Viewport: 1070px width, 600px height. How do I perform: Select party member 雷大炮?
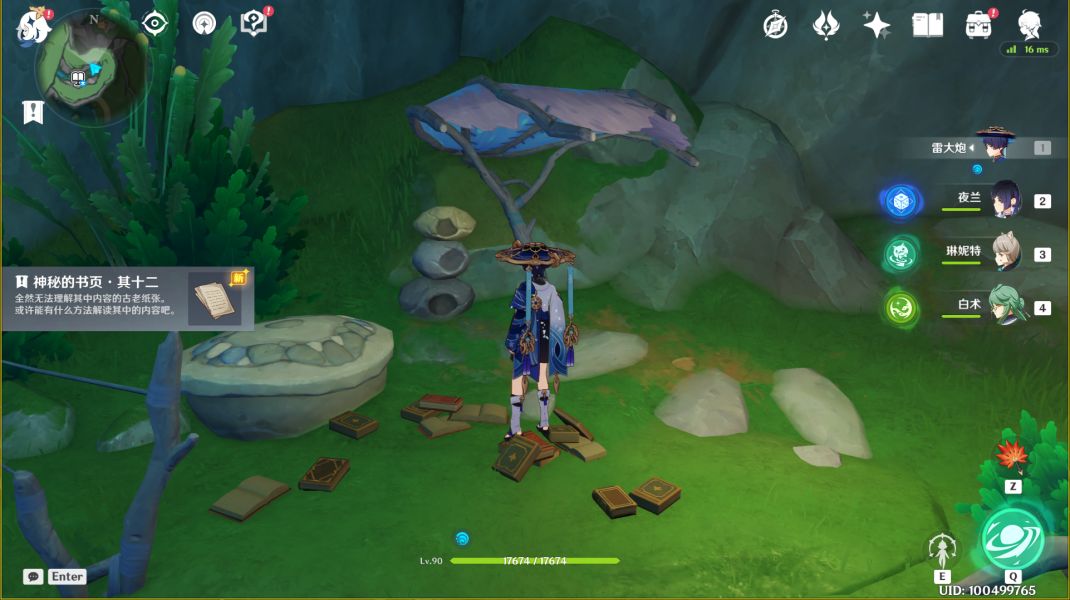993,147
